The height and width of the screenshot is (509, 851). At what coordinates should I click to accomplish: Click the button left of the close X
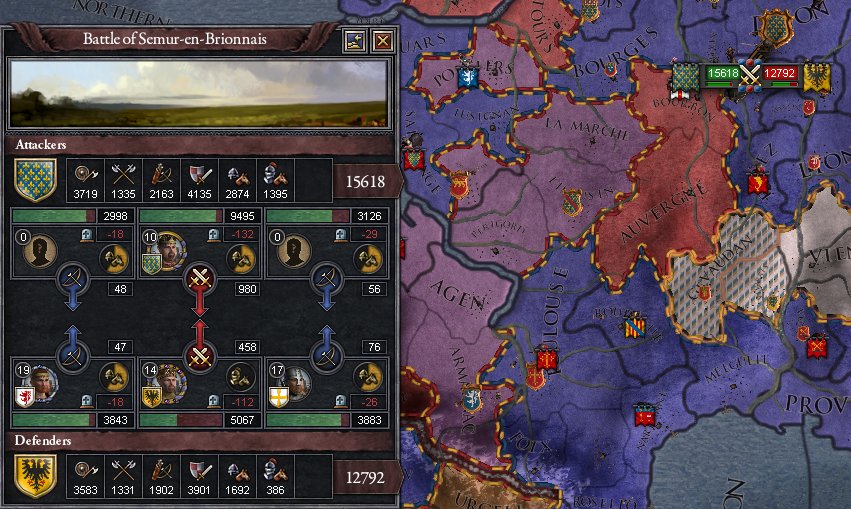pos(354,41)
